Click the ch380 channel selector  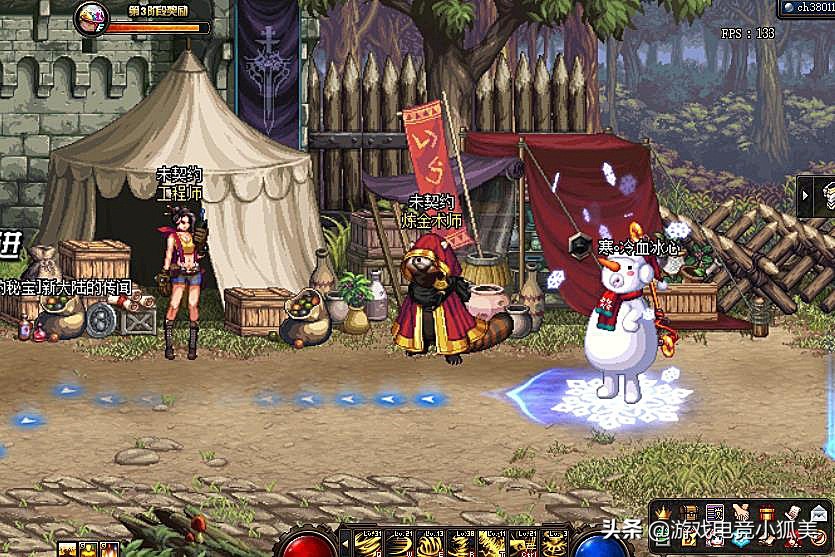[807, 7]
